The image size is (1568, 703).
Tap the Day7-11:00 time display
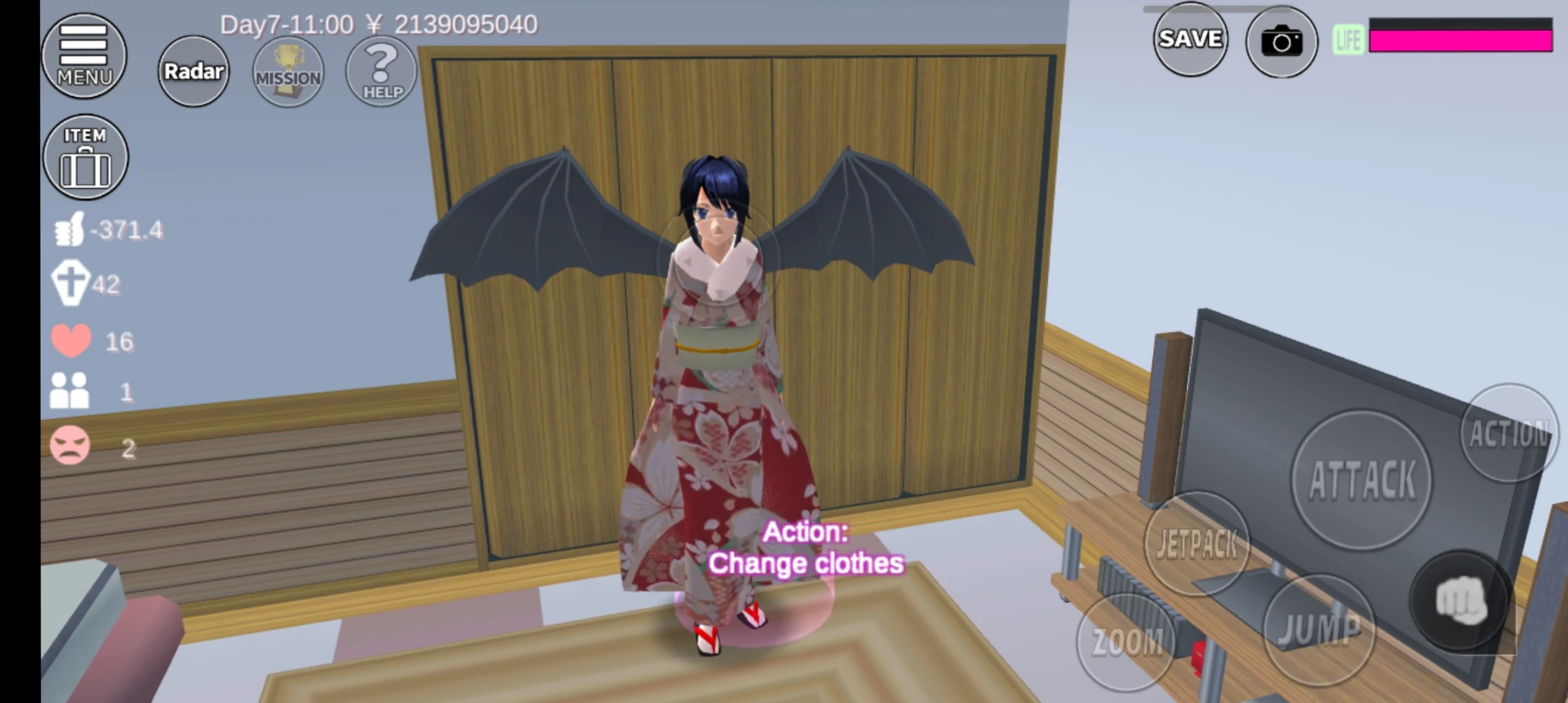tap(287, 25)
